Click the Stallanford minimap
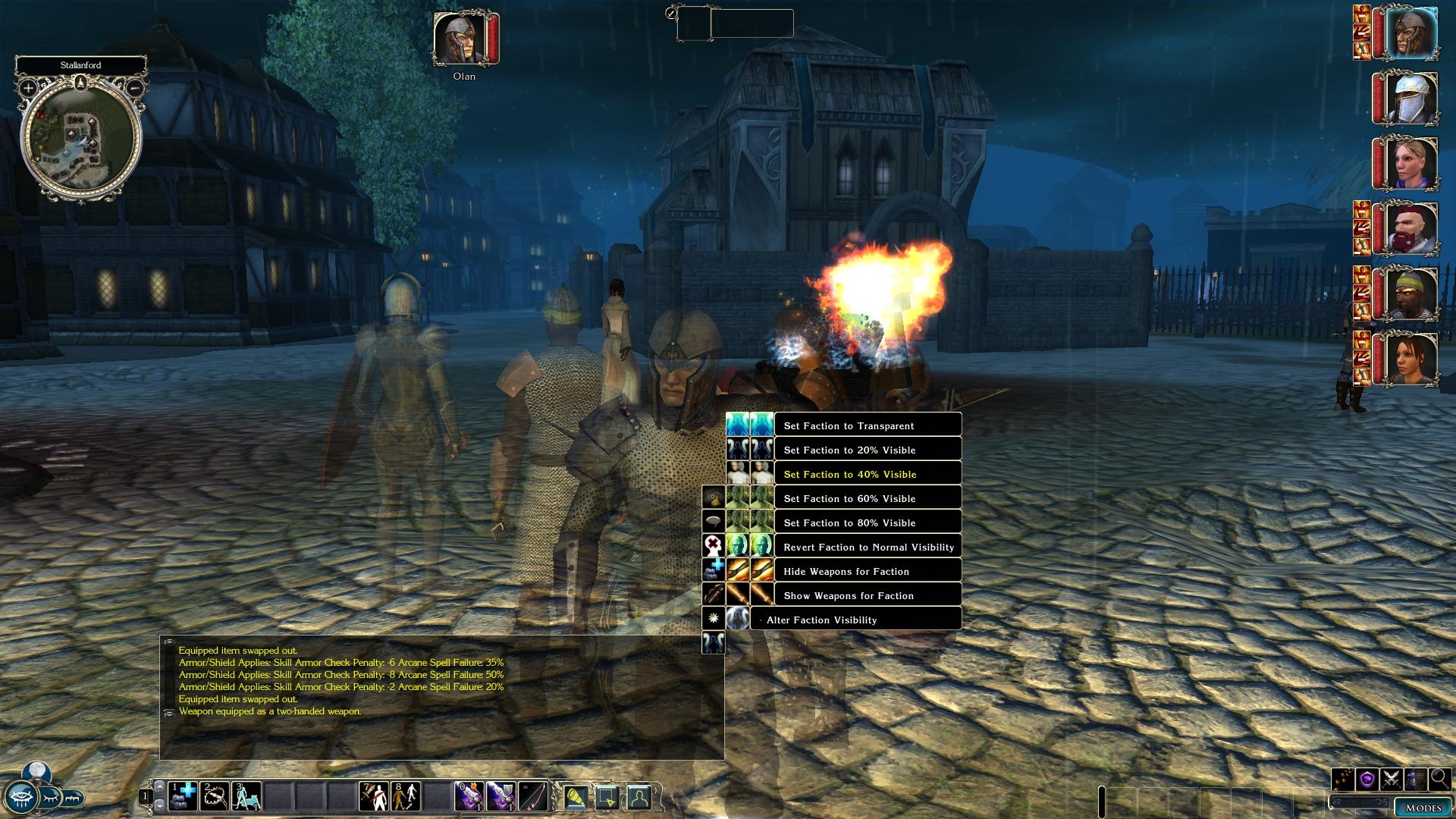Screen dimensions: 1456x819 click(80, 139)
